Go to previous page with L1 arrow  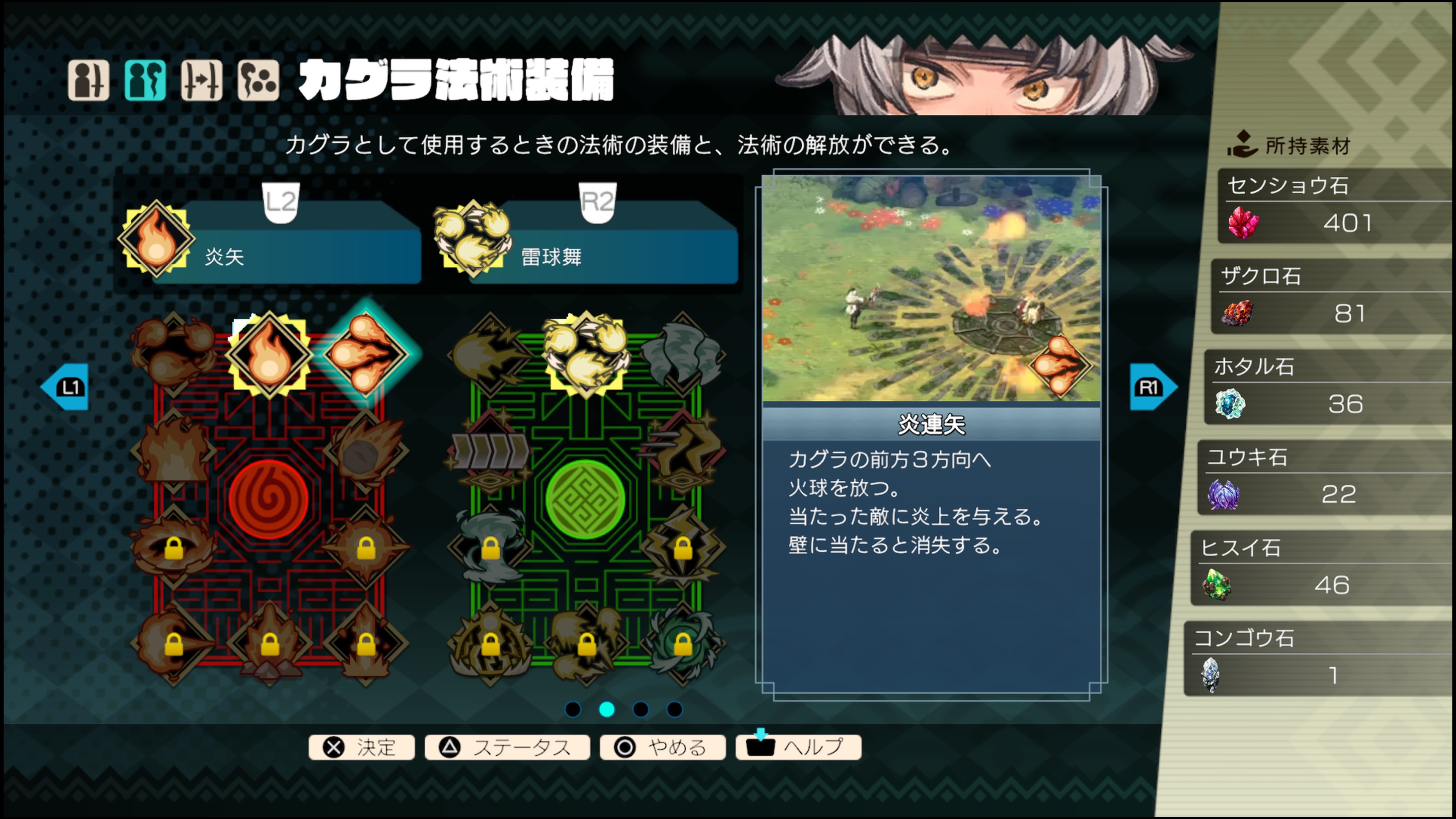(66, 387)
